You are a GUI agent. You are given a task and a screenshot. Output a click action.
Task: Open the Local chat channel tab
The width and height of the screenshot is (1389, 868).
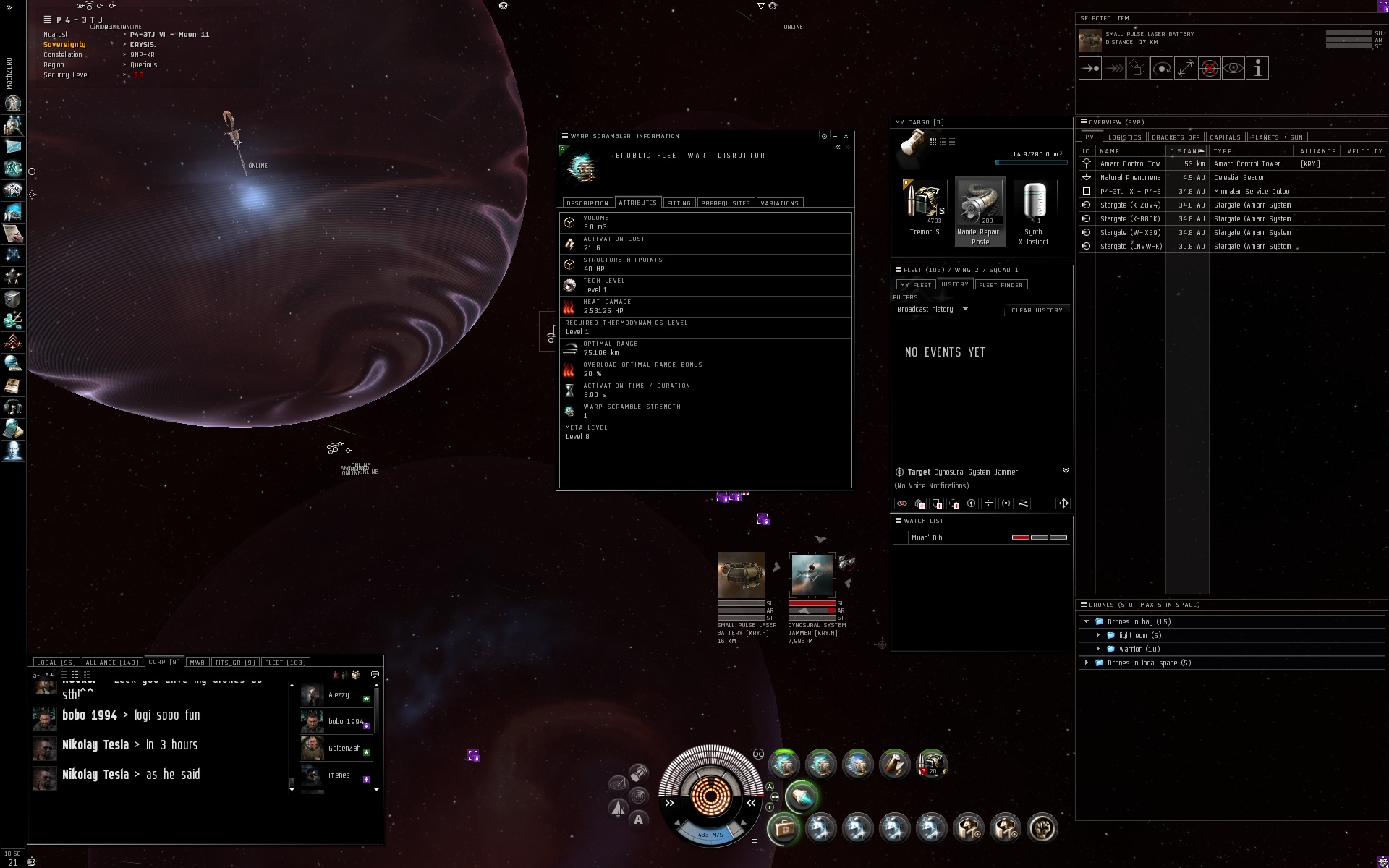pyautogui.click(x=55, y=663)
